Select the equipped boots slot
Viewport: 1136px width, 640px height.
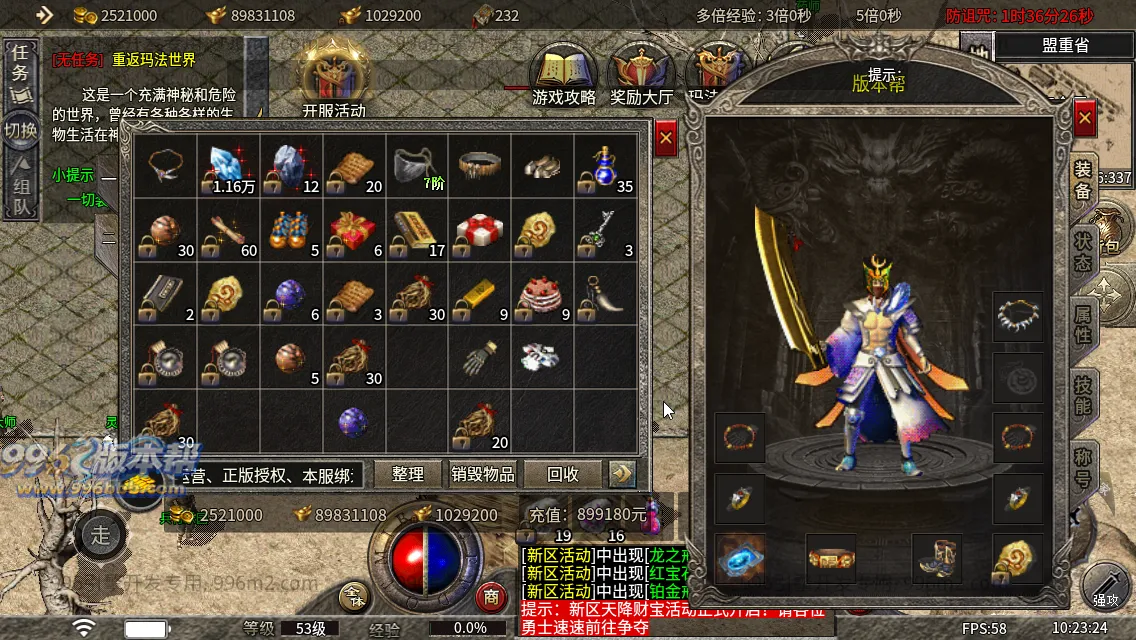938,558
